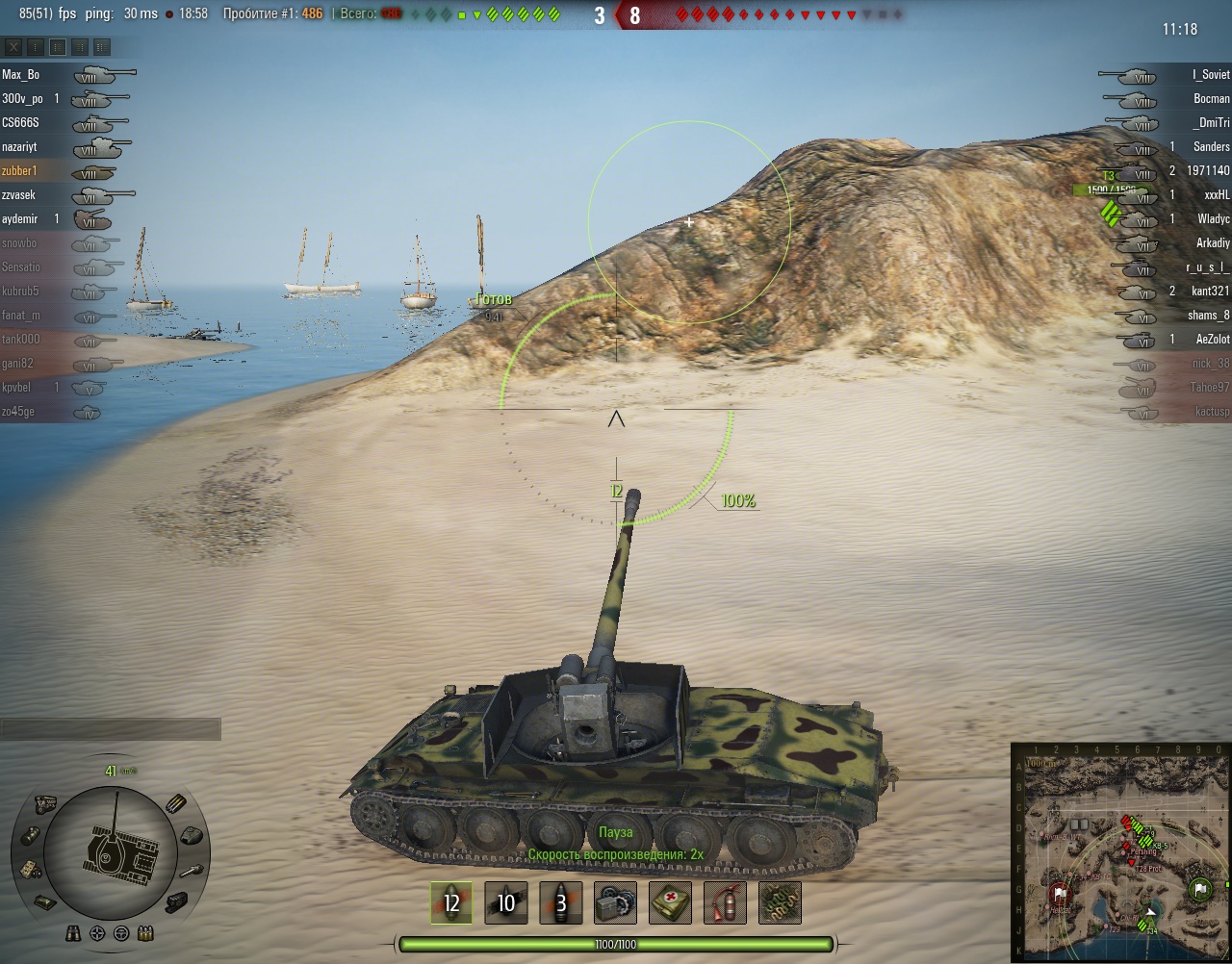
Task: Use the first aid kit consumable
Action: click(x=670, y=902)
